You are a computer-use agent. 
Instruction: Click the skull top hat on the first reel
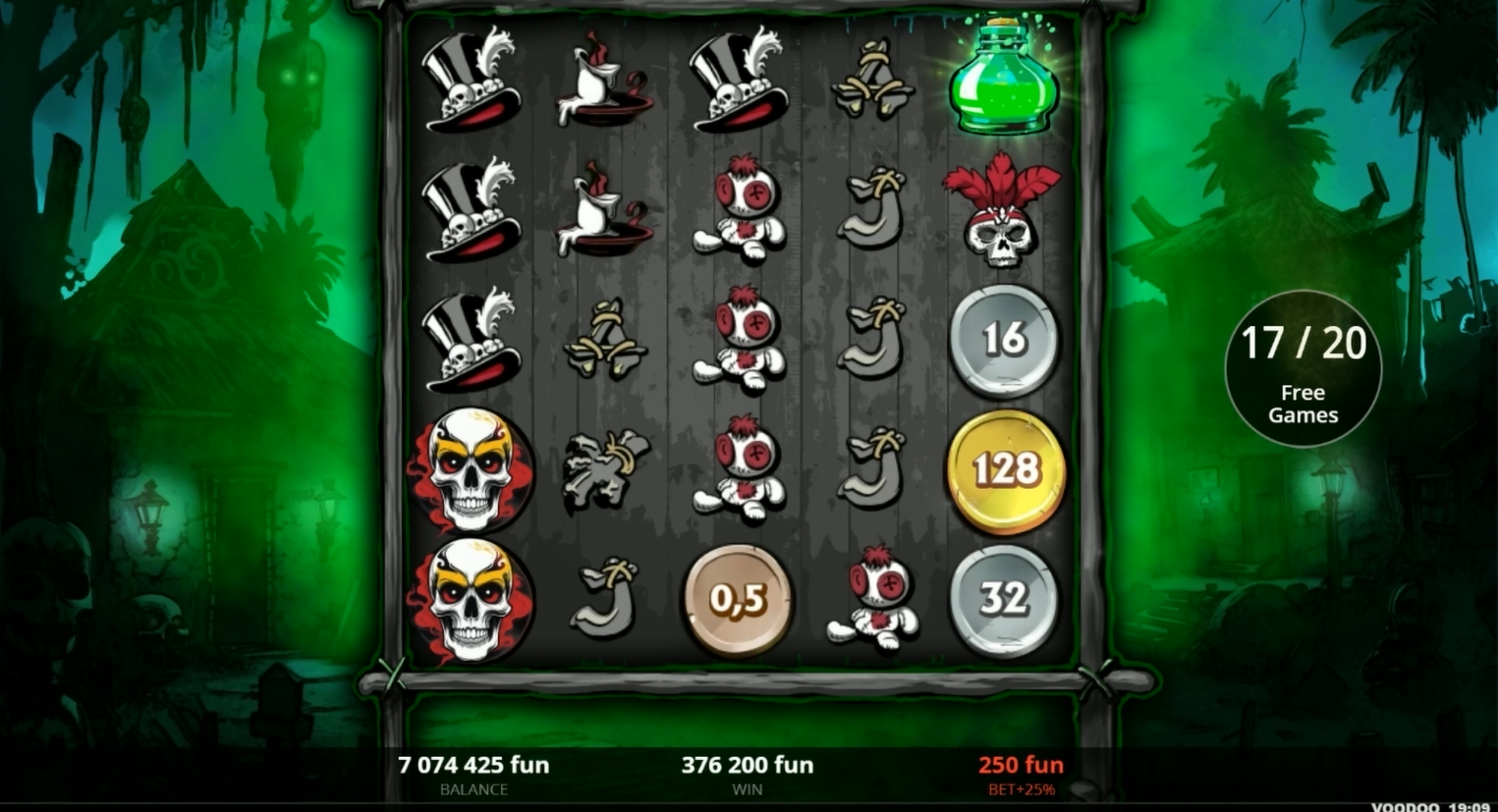click(472, 88)
